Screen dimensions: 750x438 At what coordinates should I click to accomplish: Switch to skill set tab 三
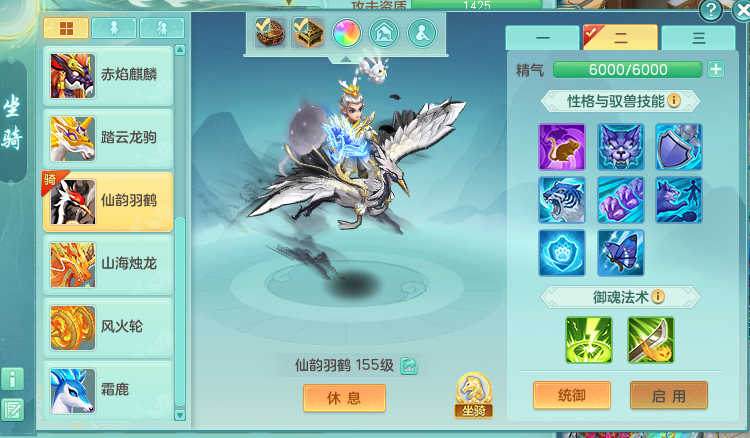(x=698, y=37)
